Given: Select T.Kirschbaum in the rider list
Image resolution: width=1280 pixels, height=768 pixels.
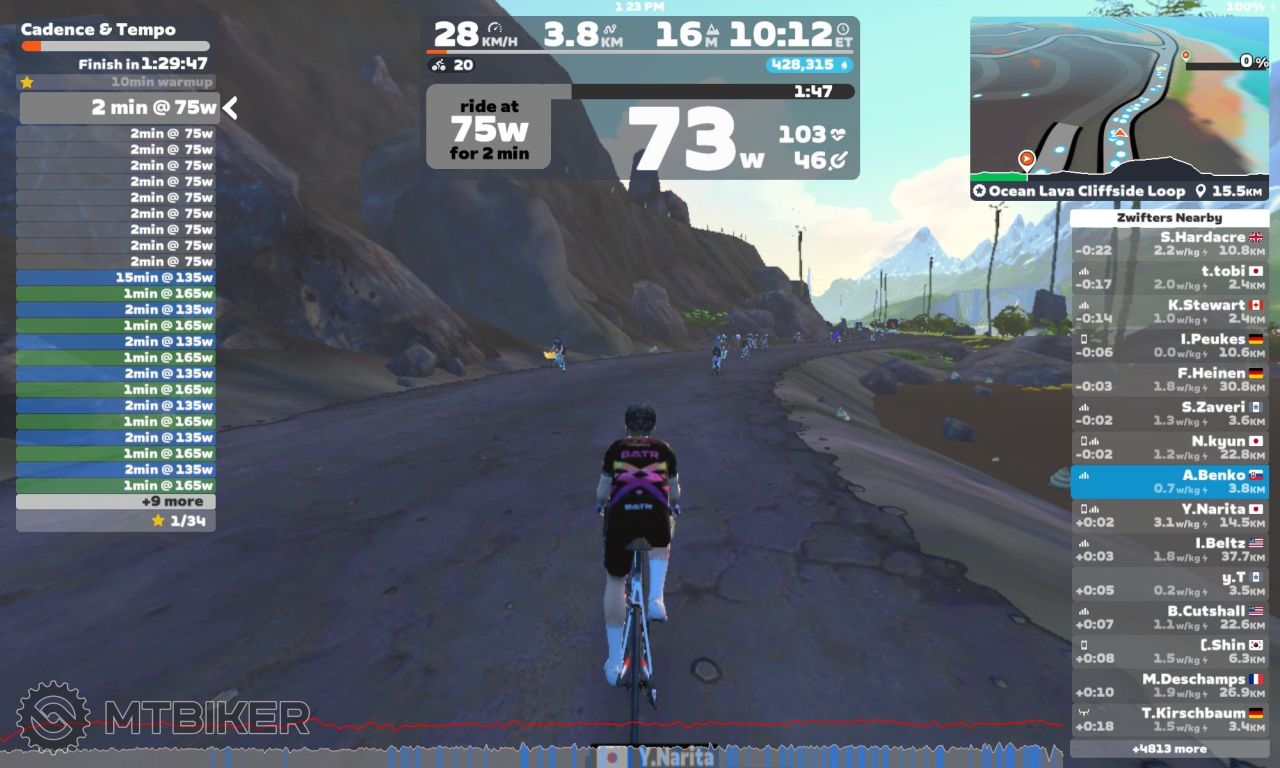Looking at the screenshot, I should [x=1169, y=720].
